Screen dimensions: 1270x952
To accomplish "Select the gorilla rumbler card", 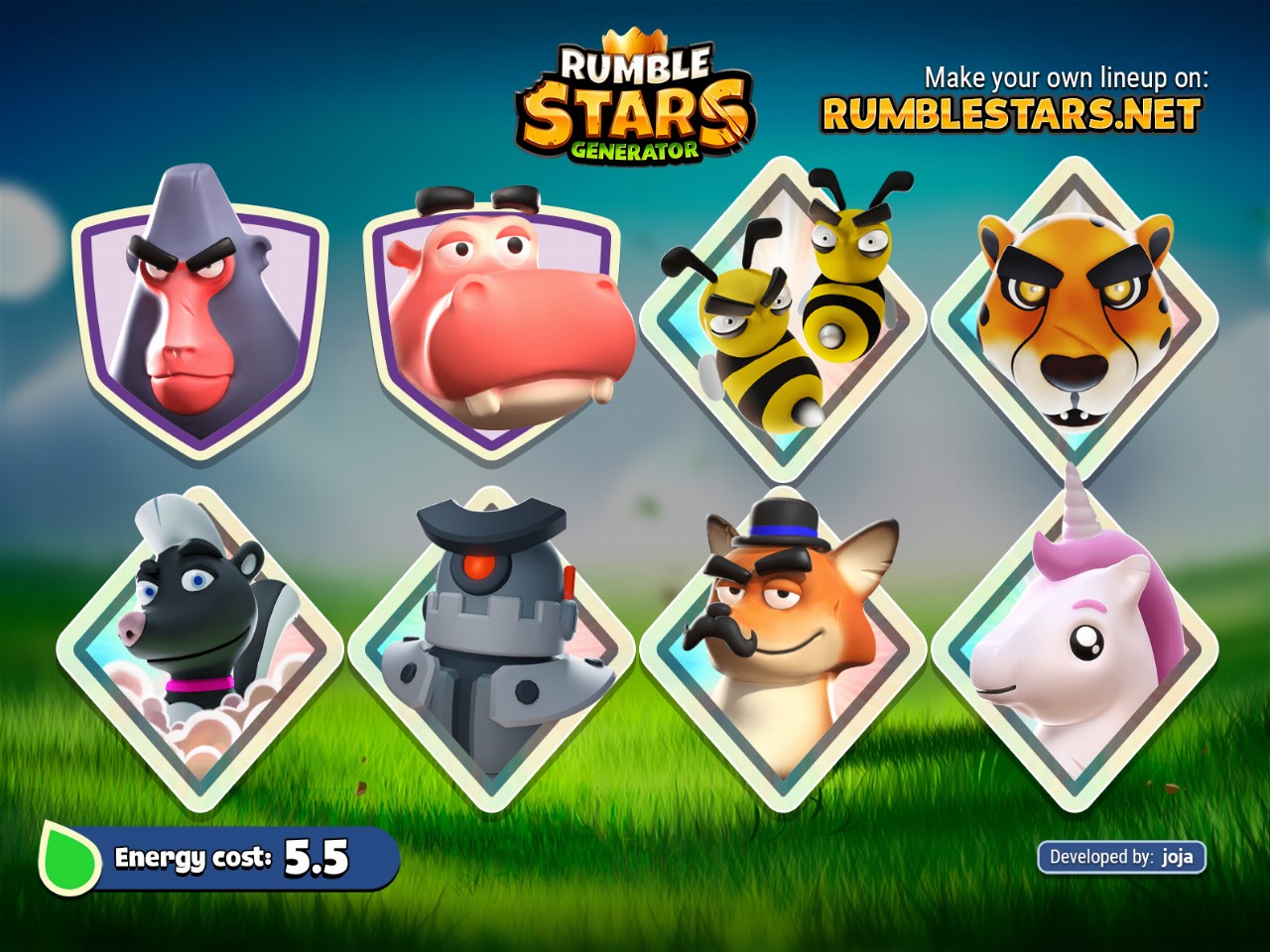I will point(200,317).
